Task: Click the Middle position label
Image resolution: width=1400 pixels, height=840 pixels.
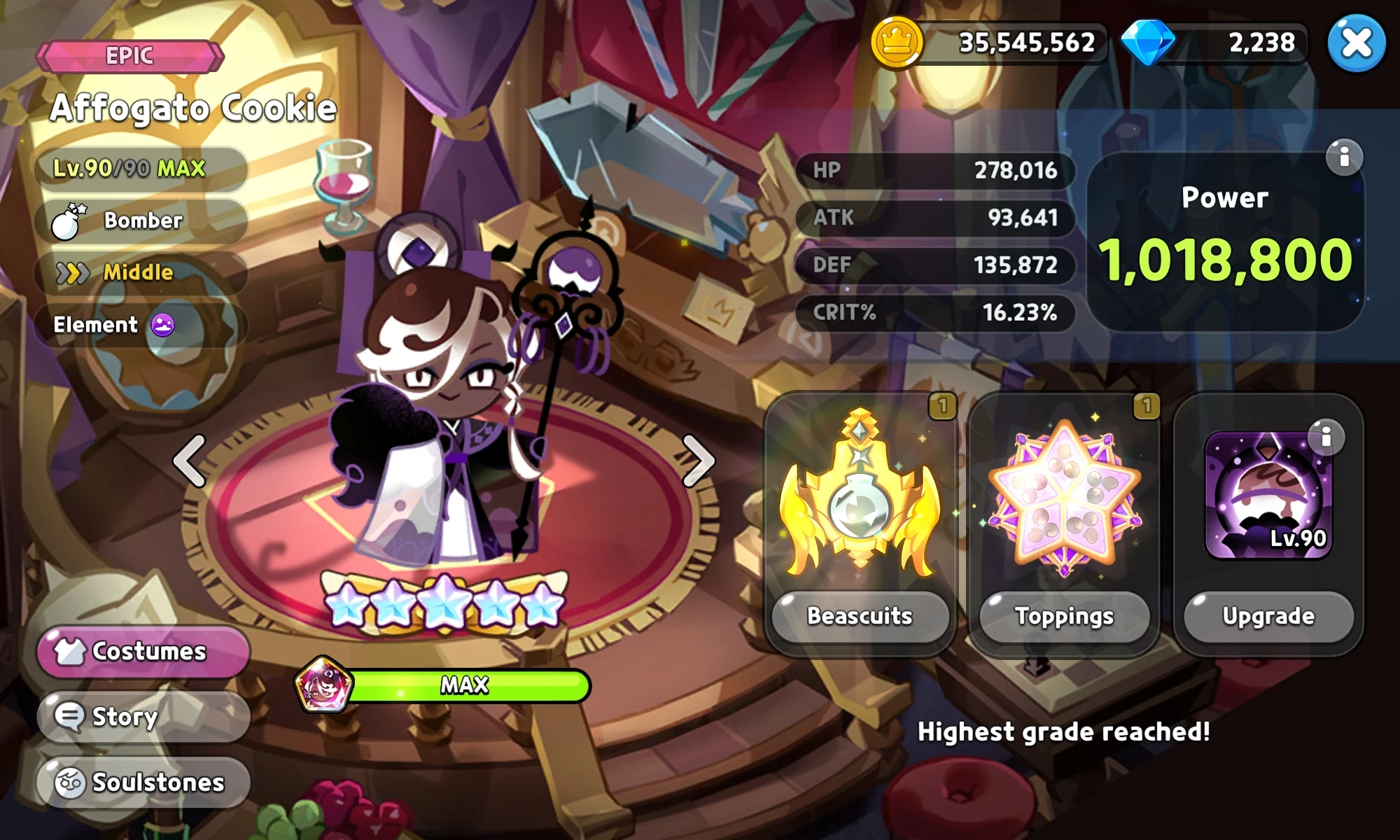Action: [137, 272]
